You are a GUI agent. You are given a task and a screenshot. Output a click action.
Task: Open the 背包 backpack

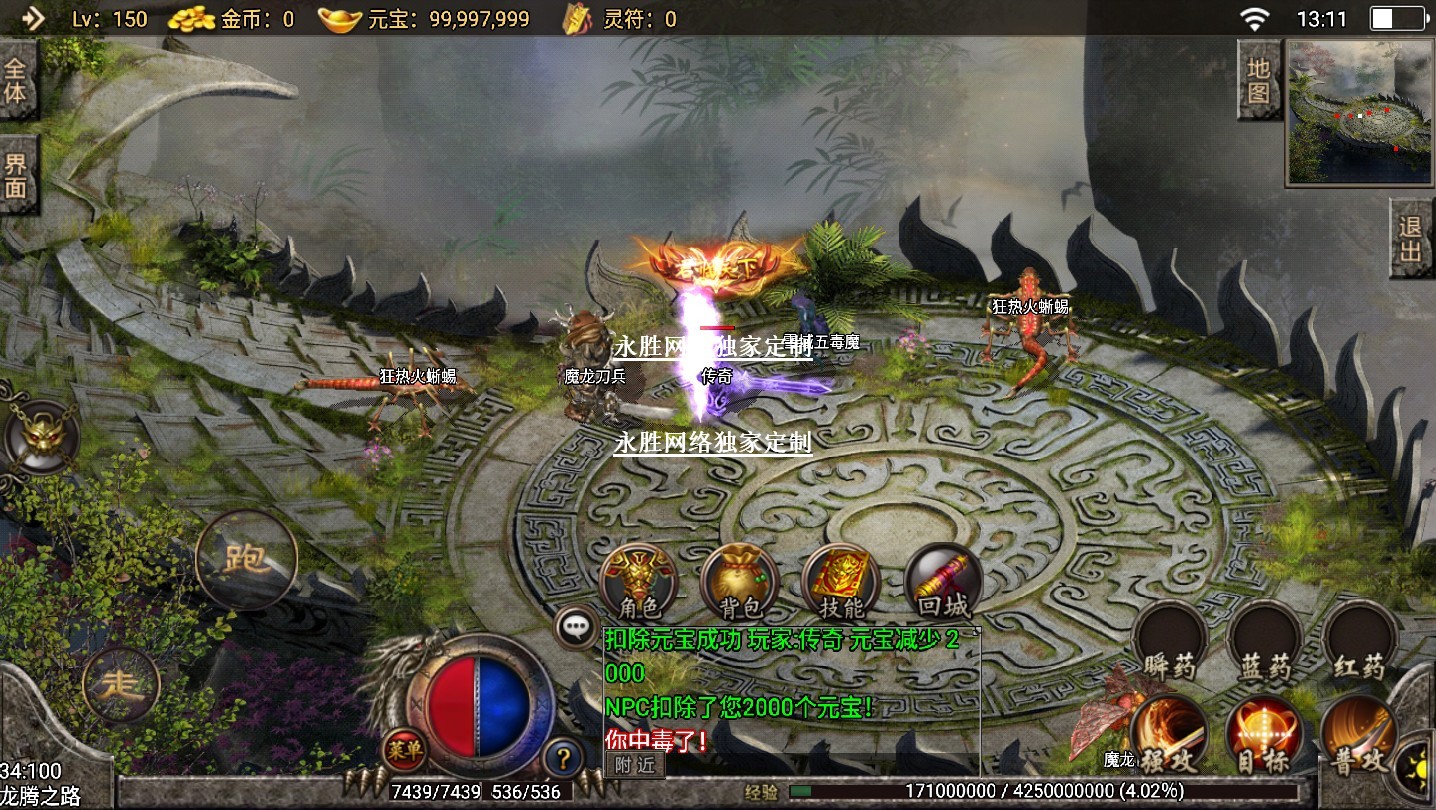[739, 582]
